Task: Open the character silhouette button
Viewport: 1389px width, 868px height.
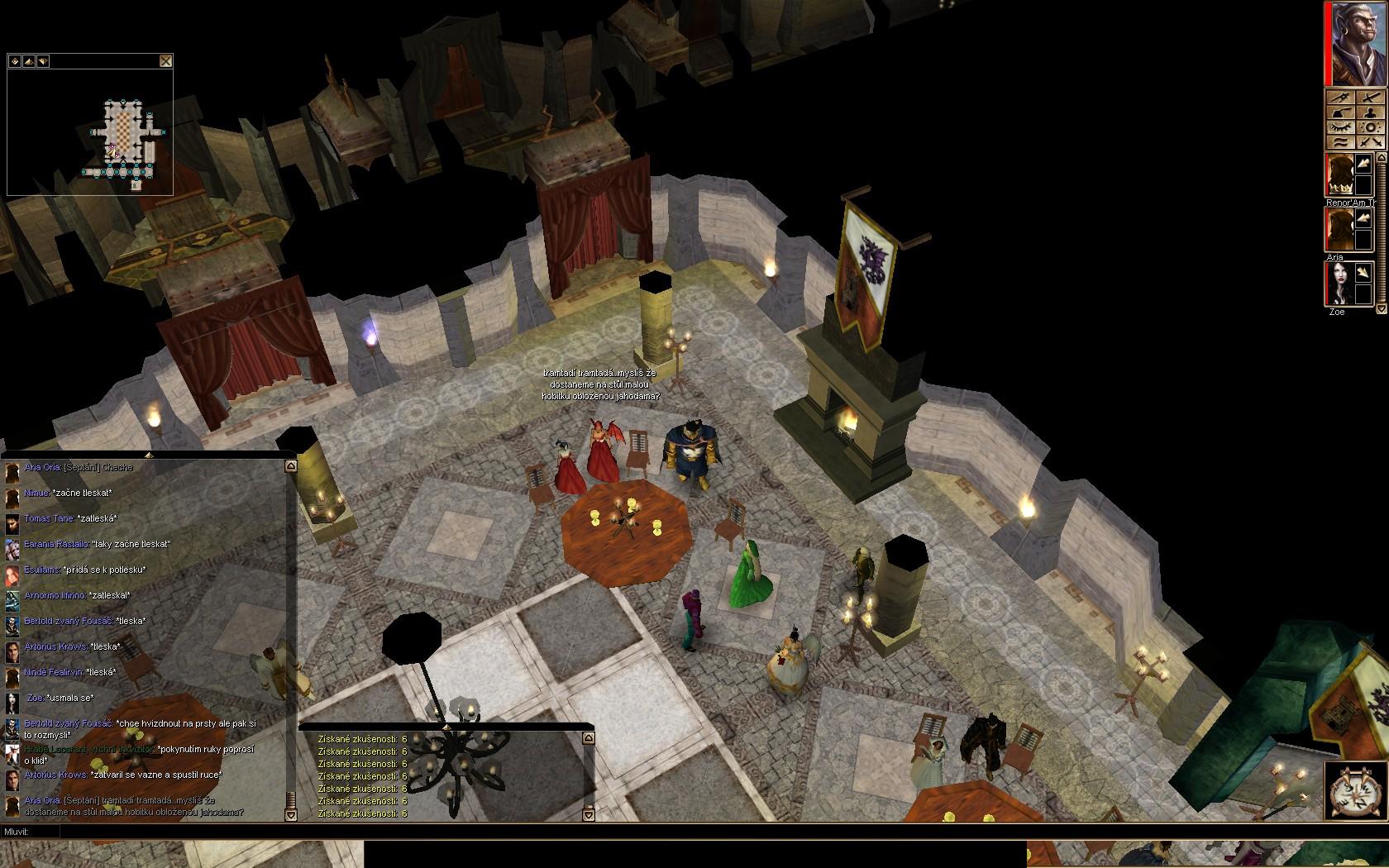Action: [1369, 112]
